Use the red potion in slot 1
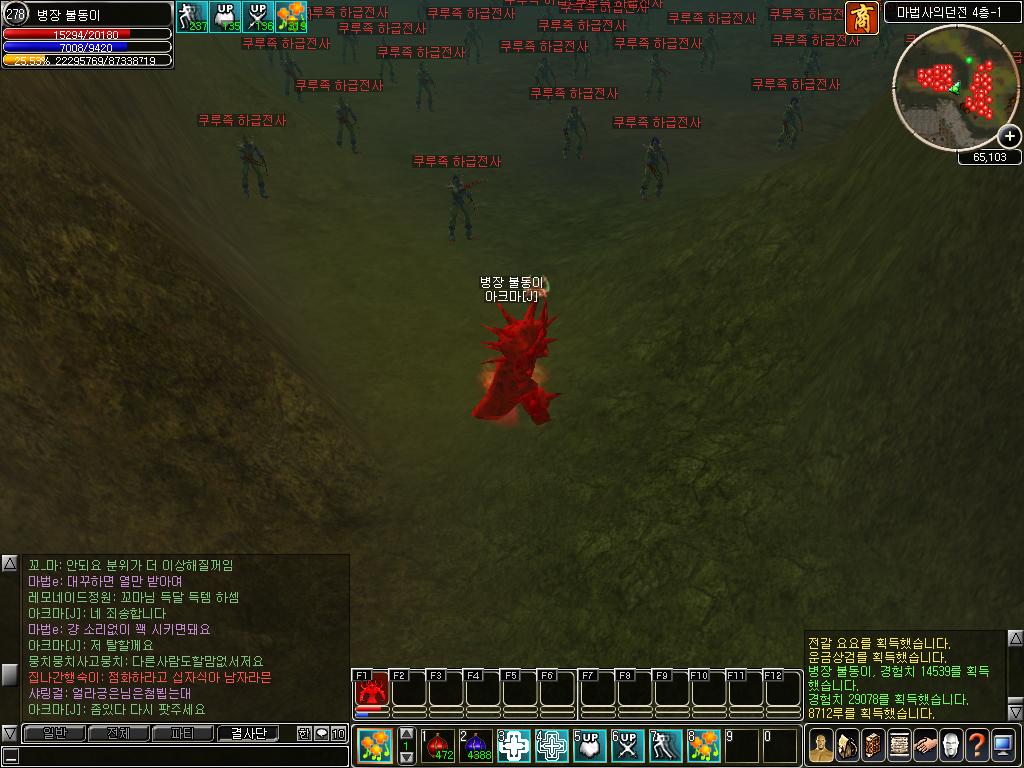 437,745
